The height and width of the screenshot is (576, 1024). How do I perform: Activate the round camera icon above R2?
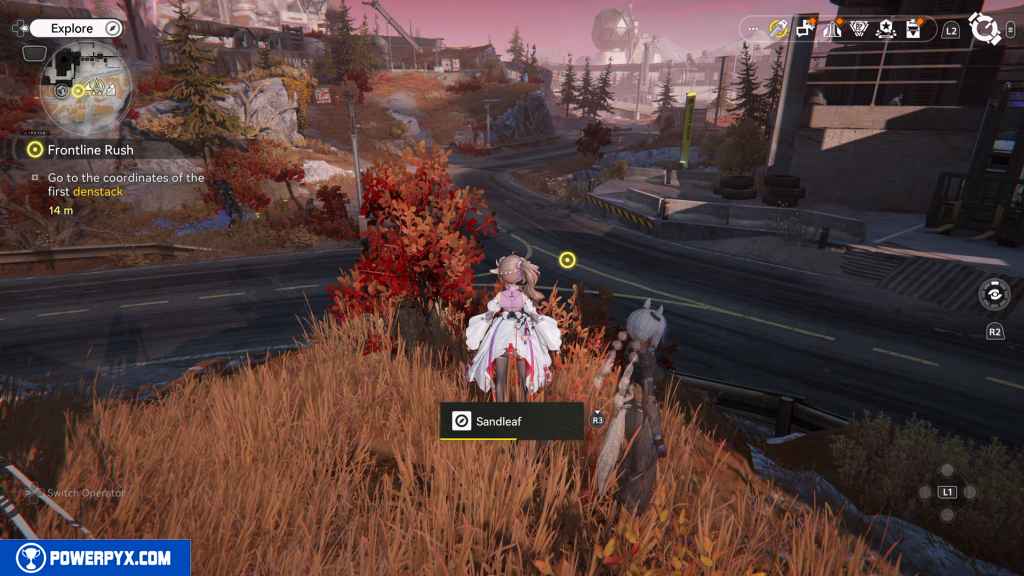994,294
